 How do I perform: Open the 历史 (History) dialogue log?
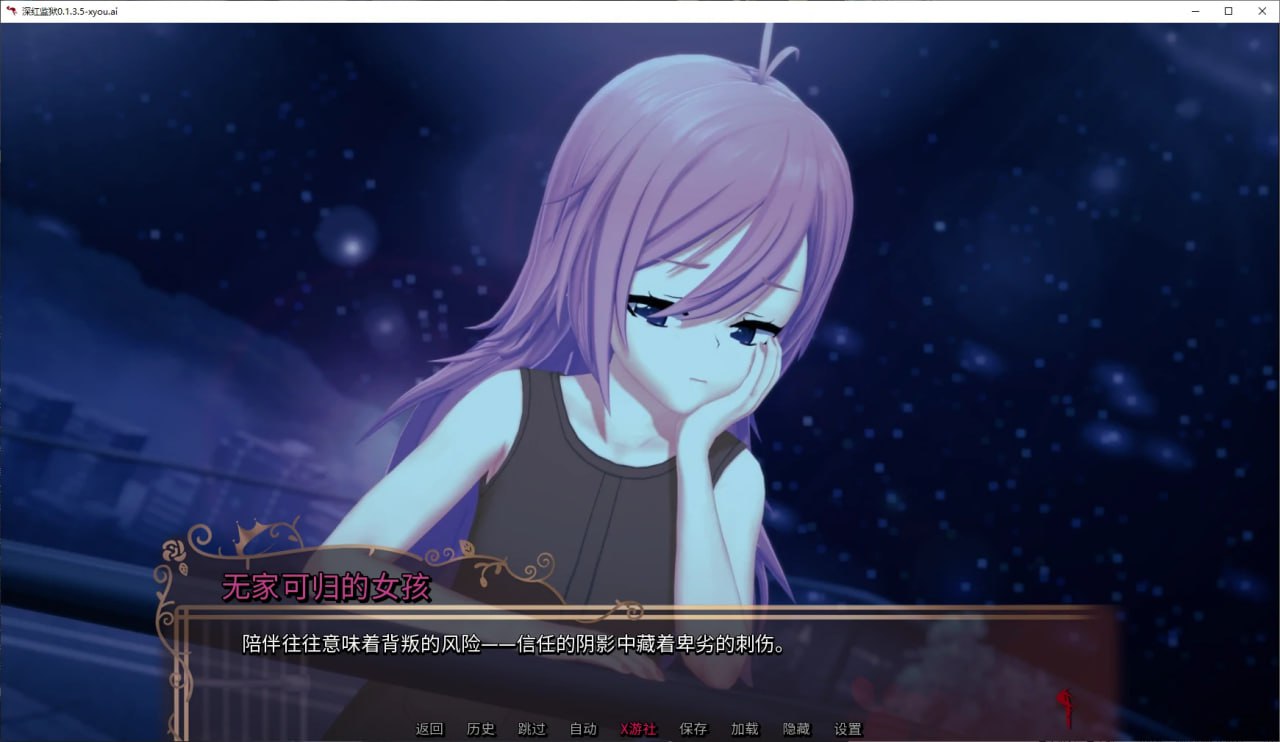[481, 729]
